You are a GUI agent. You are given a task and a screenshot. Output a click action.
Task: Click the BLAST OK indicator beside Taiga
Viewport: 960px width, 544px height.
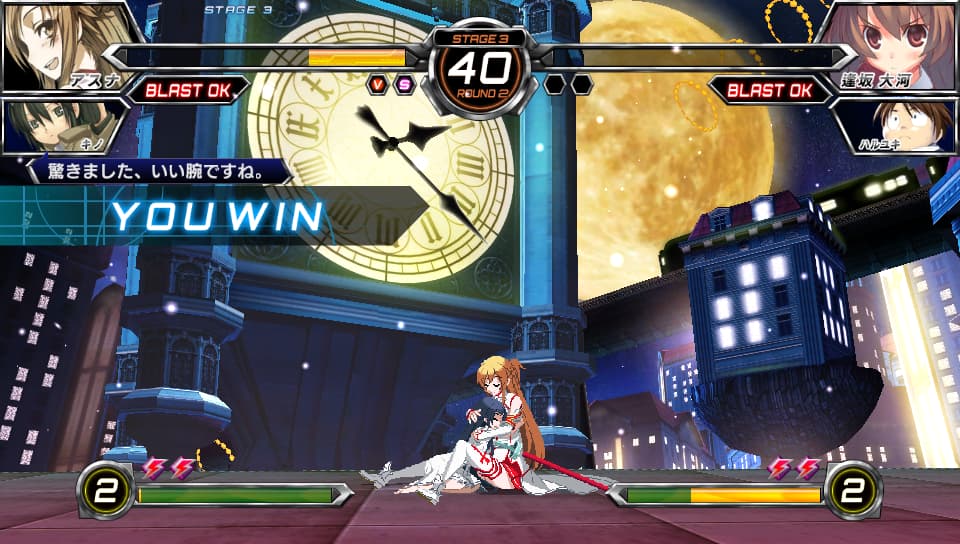[x=770, y=91]
